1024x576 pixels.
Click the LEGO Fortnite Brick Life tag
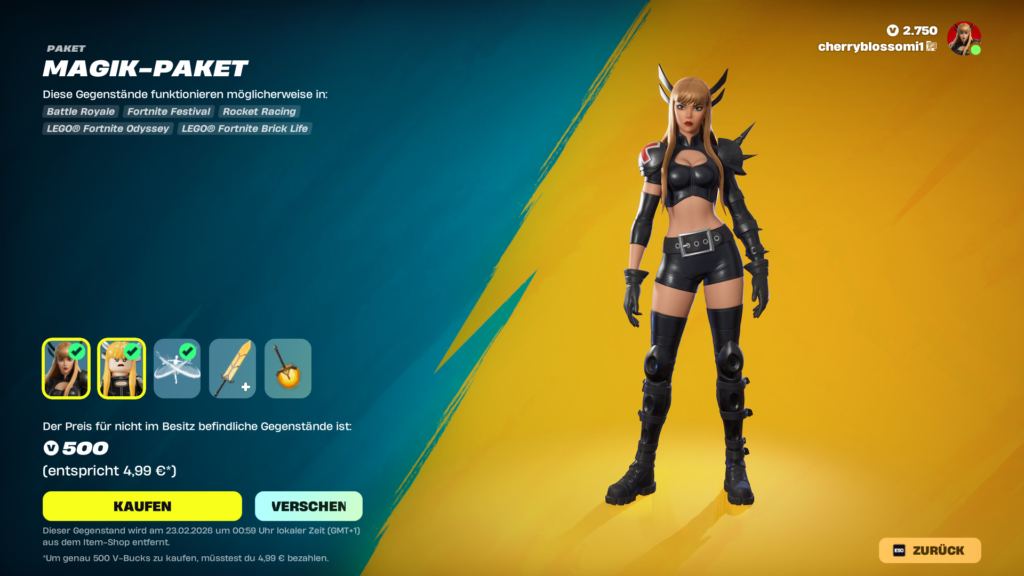pyautogui.click(x=245, y=128)
